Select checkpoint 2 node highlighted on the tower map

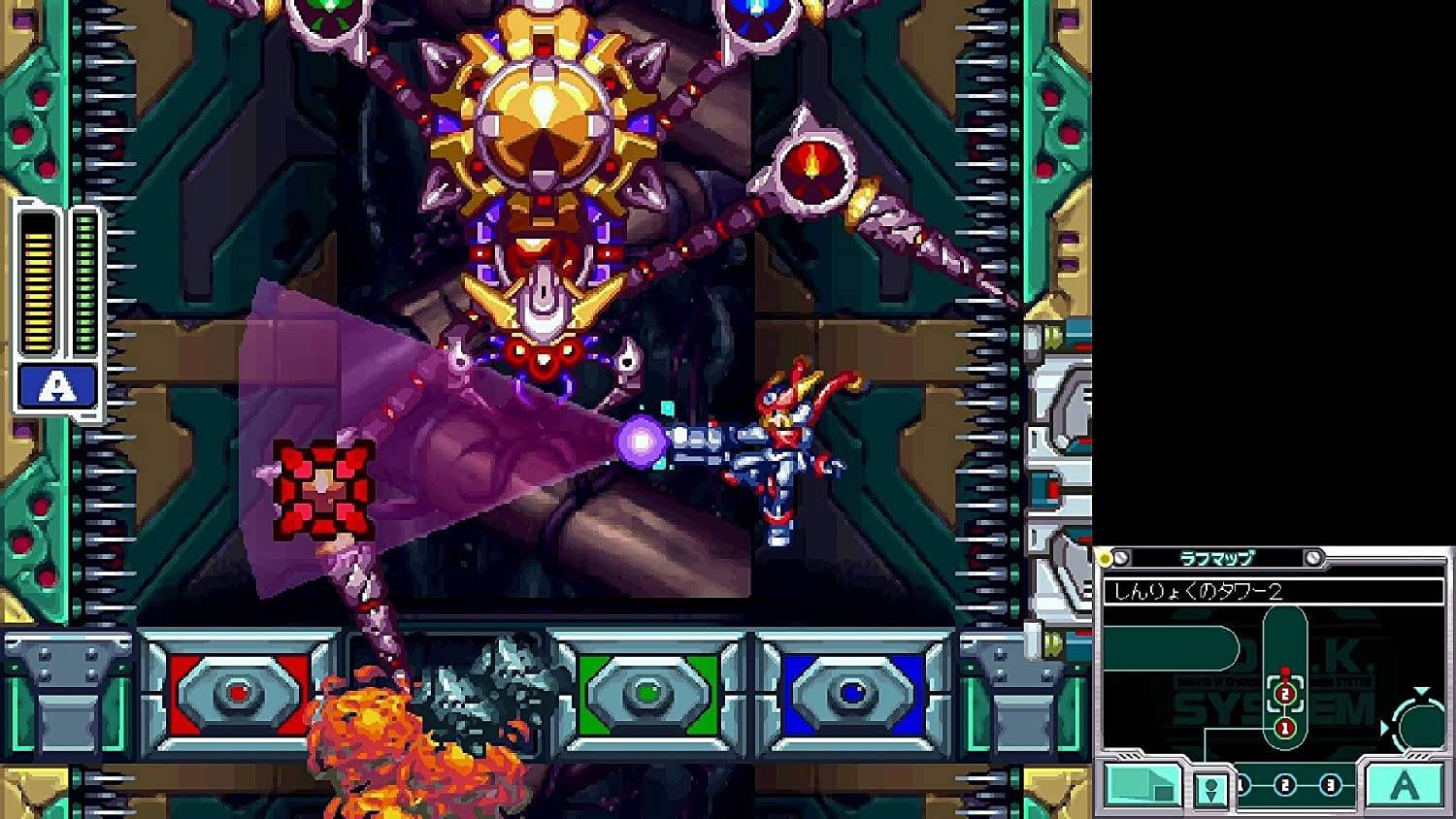pyautogui.click(x=1285, y=694)
